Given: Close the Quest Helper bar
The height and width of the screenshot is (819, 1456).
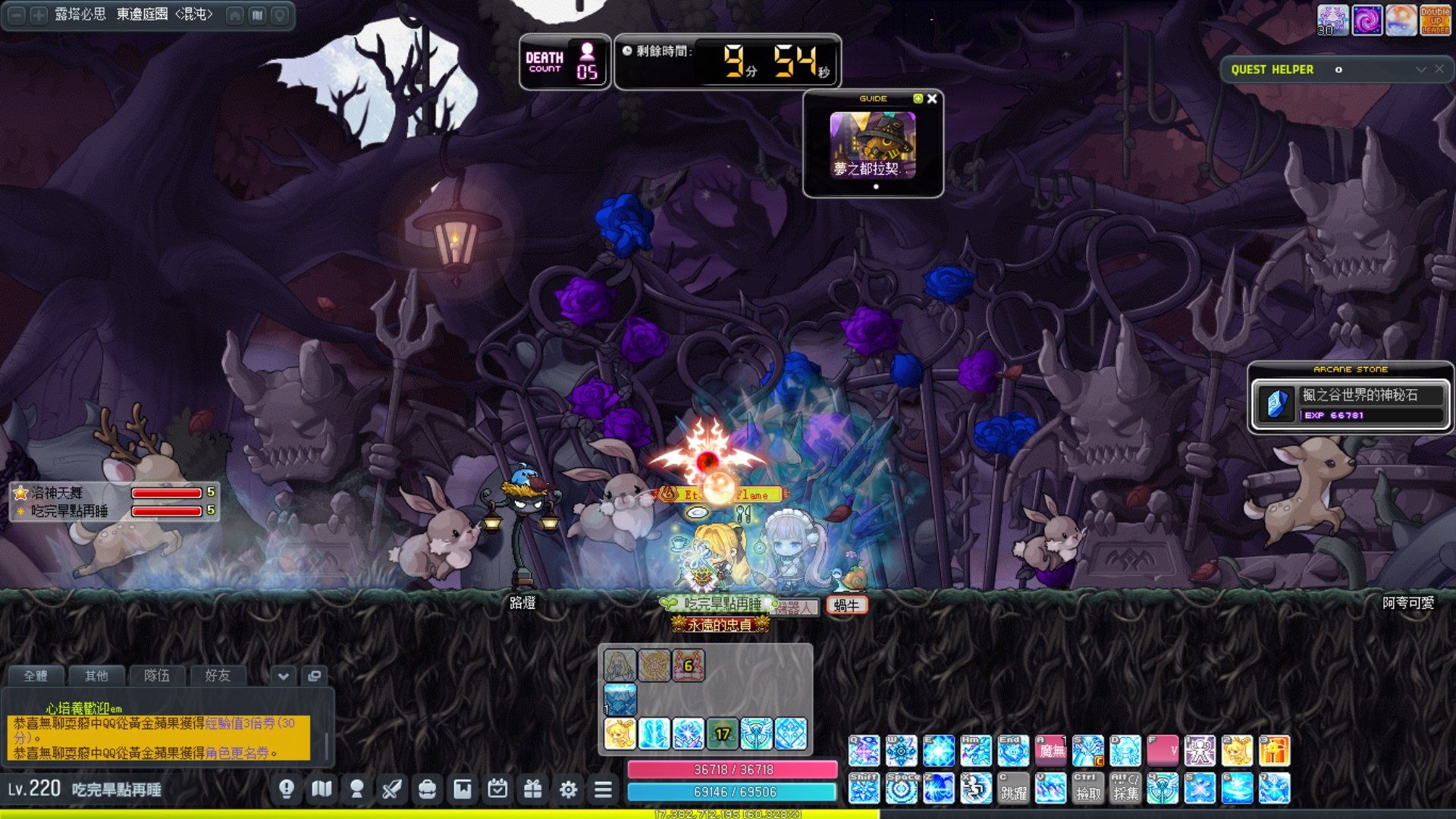Looking at the screenshot, I should click(x=1439, y=69).
